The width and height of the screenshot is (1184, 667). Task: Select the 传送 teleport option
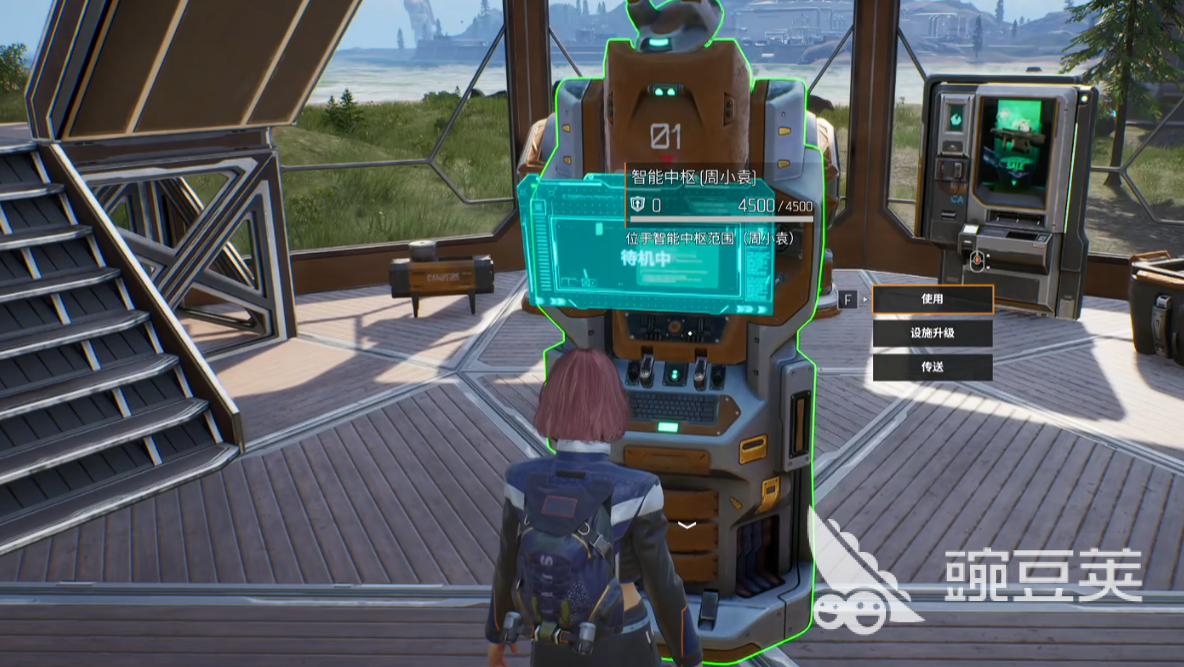[932, 367]
